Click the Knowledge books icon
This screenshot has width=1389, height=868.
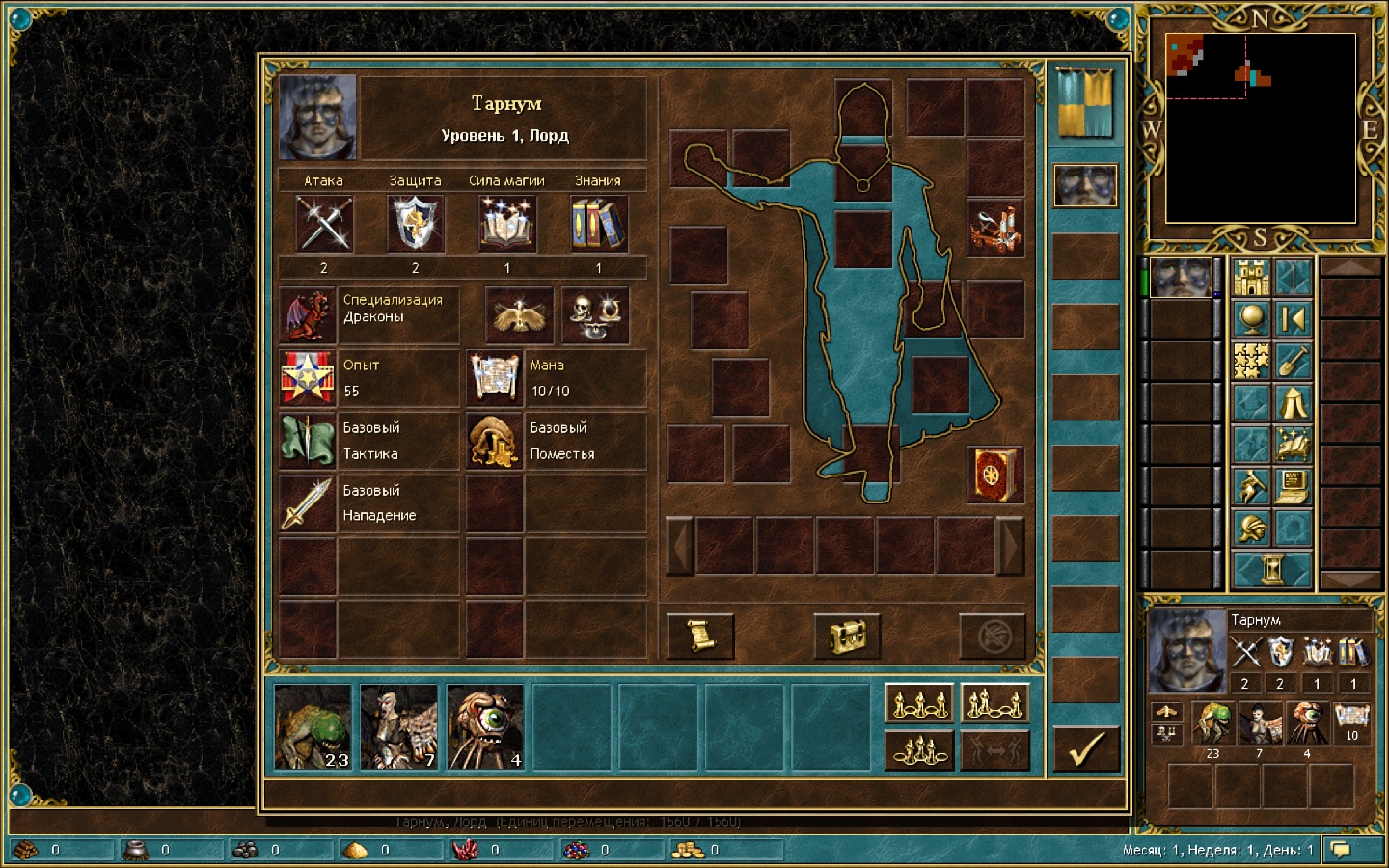coord(598,224)
